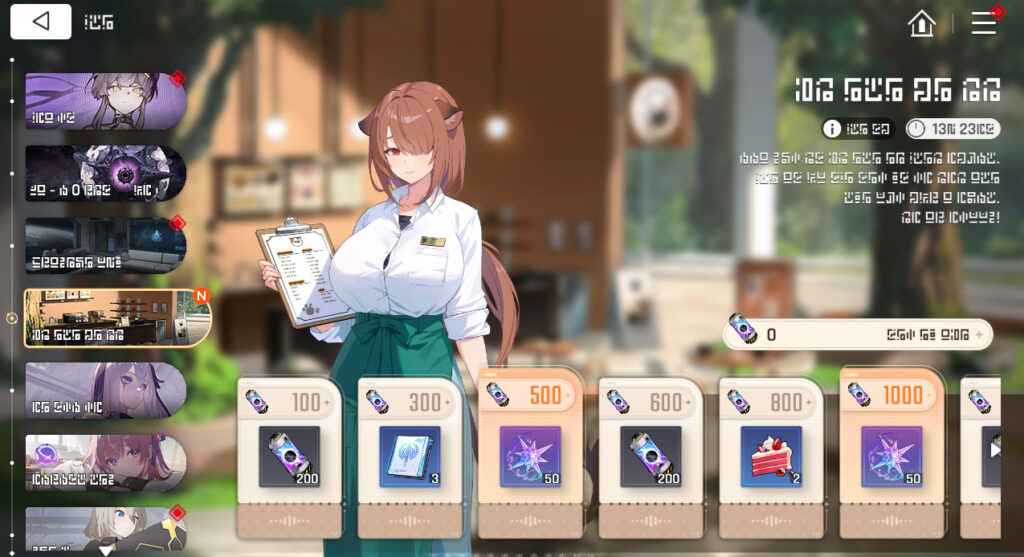Switch to the red-haired girl event banner

click(x=105, y=462)
